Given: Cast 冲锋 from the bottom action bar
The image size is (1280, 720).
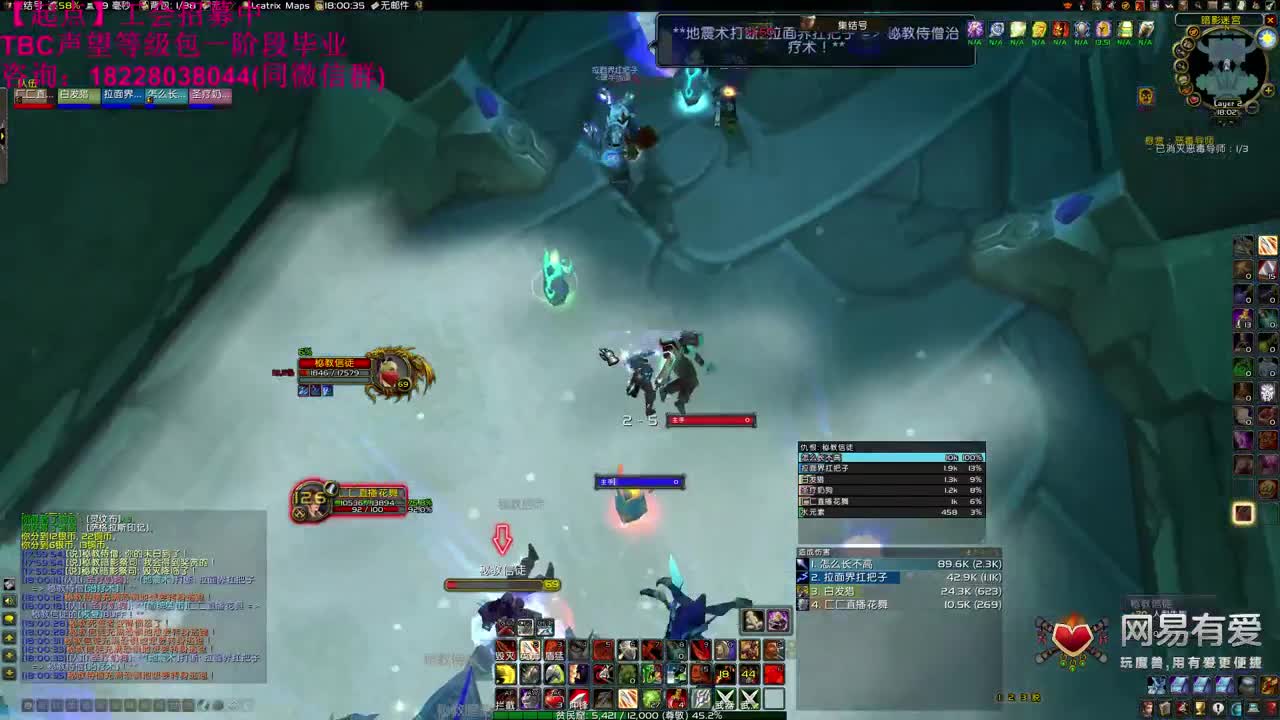Looking at the screenshot, I should (579, 699).
